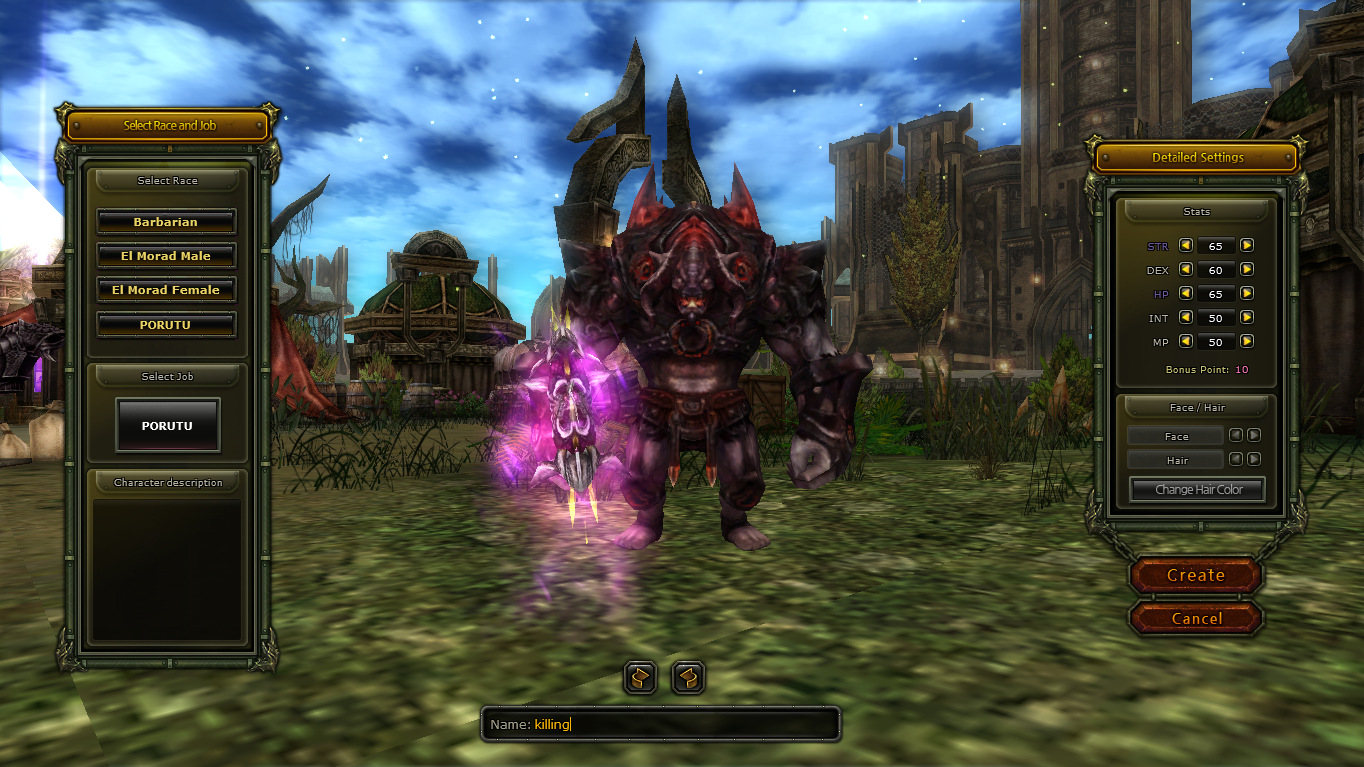Screen dimensions: 1364x767
Task: Switch to the previous Hair option
Action: tap(1236, 459)
